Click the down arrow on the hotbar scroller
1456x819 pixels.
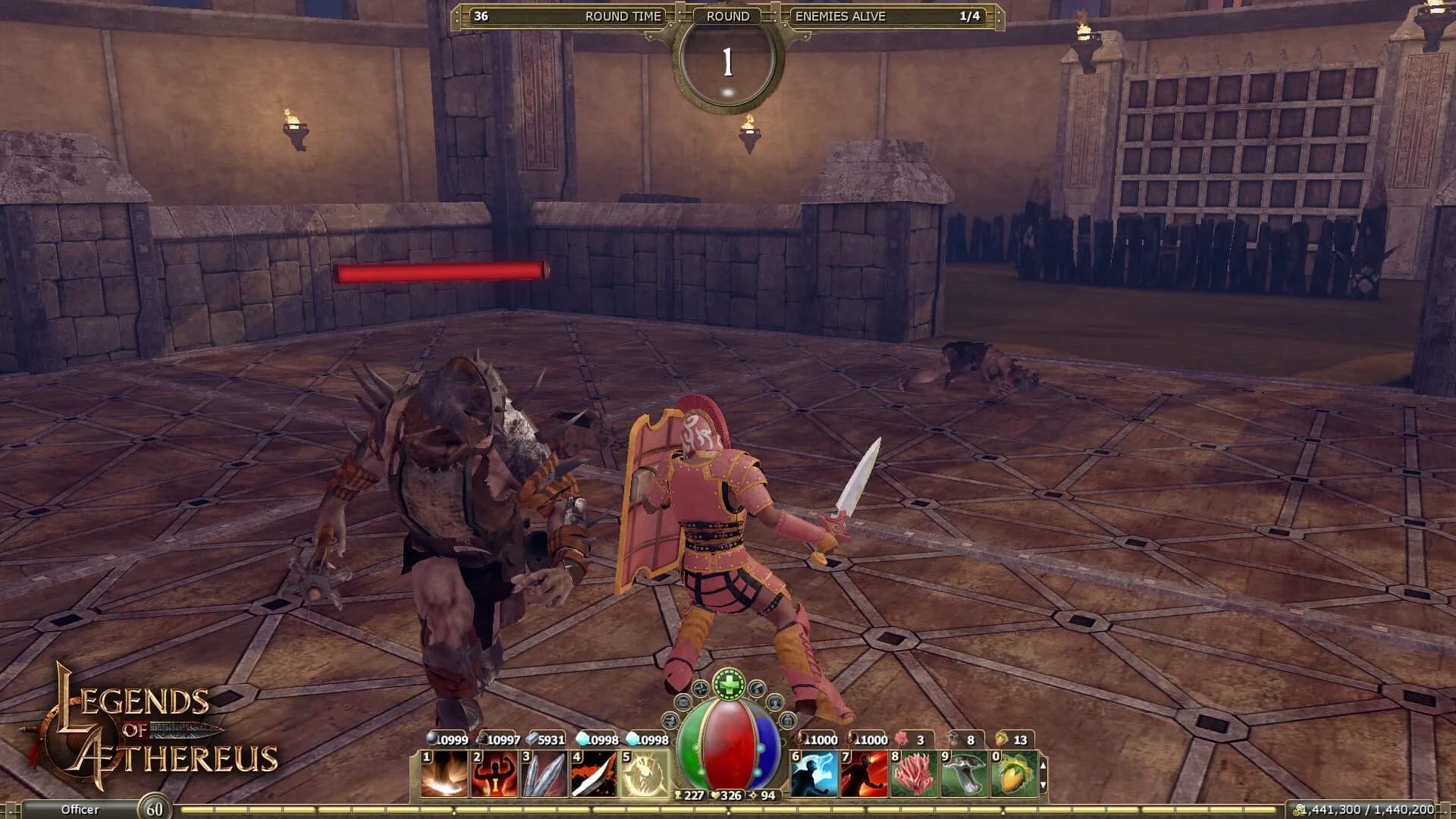tap(1043, 785)
